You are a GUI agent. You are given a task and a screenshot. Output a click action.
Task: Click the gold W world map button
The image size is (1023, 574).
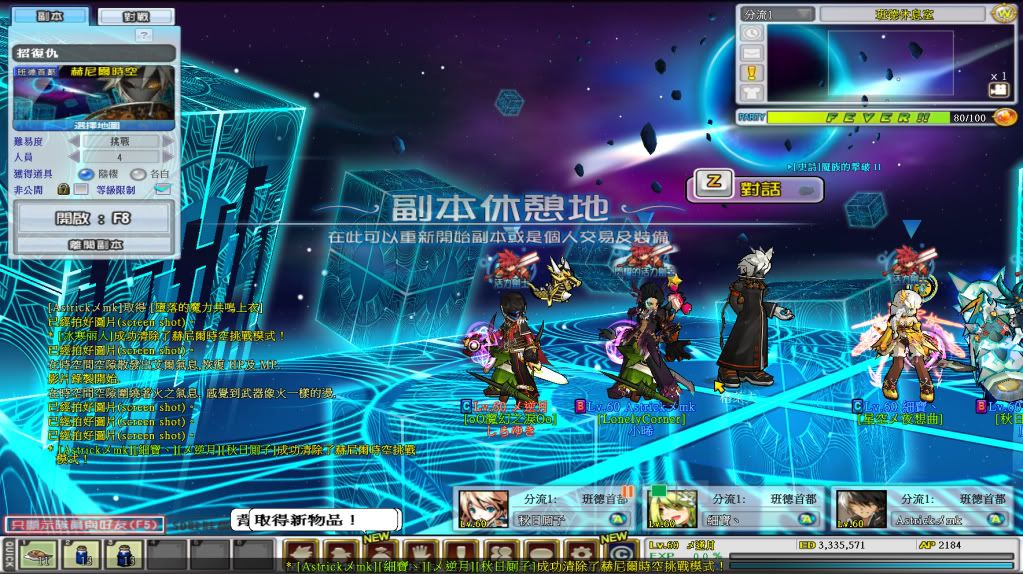point(1004,14)
